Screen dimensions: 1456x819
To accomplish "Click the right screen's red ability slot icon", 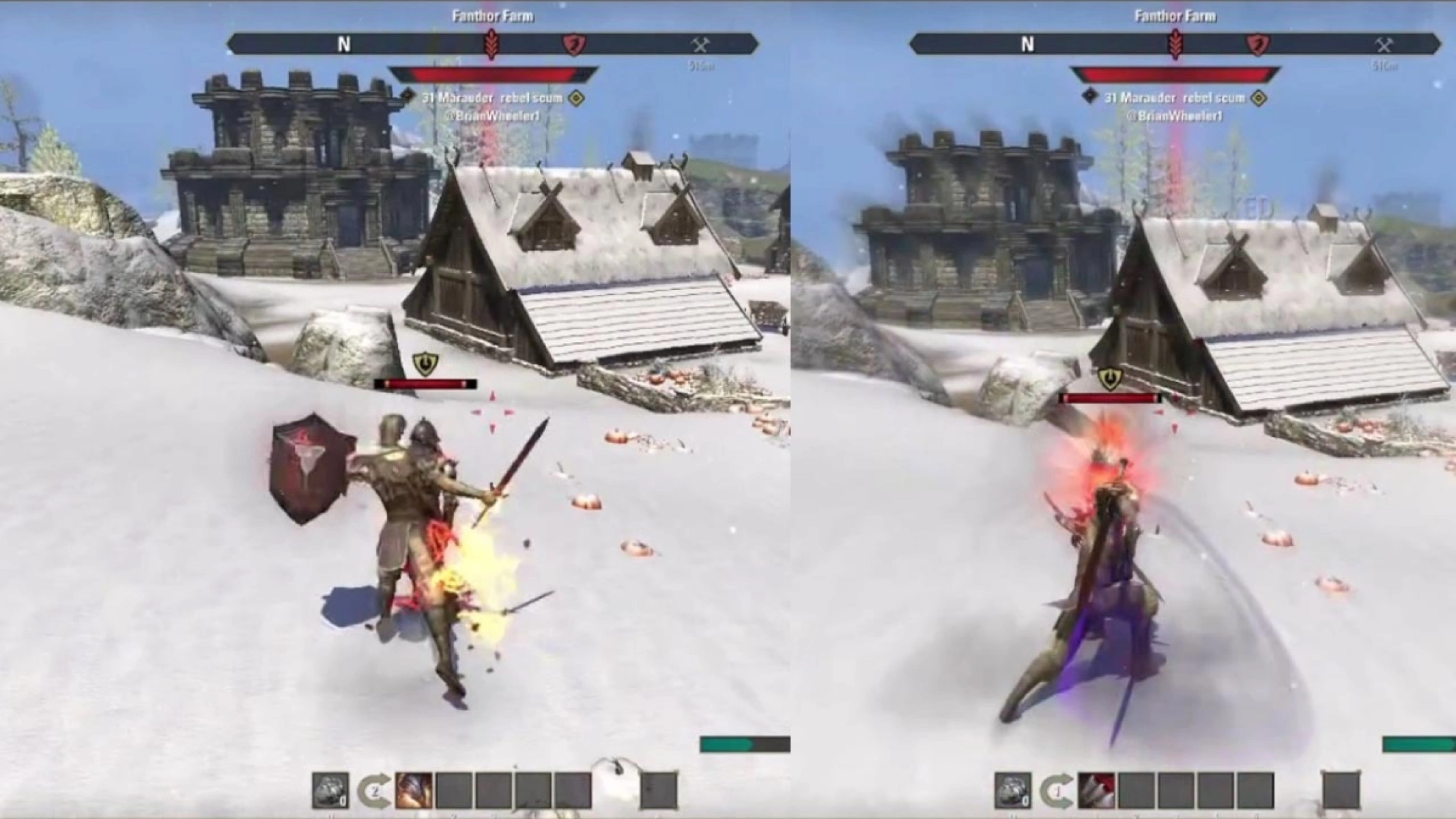I will click(1096, 790).
